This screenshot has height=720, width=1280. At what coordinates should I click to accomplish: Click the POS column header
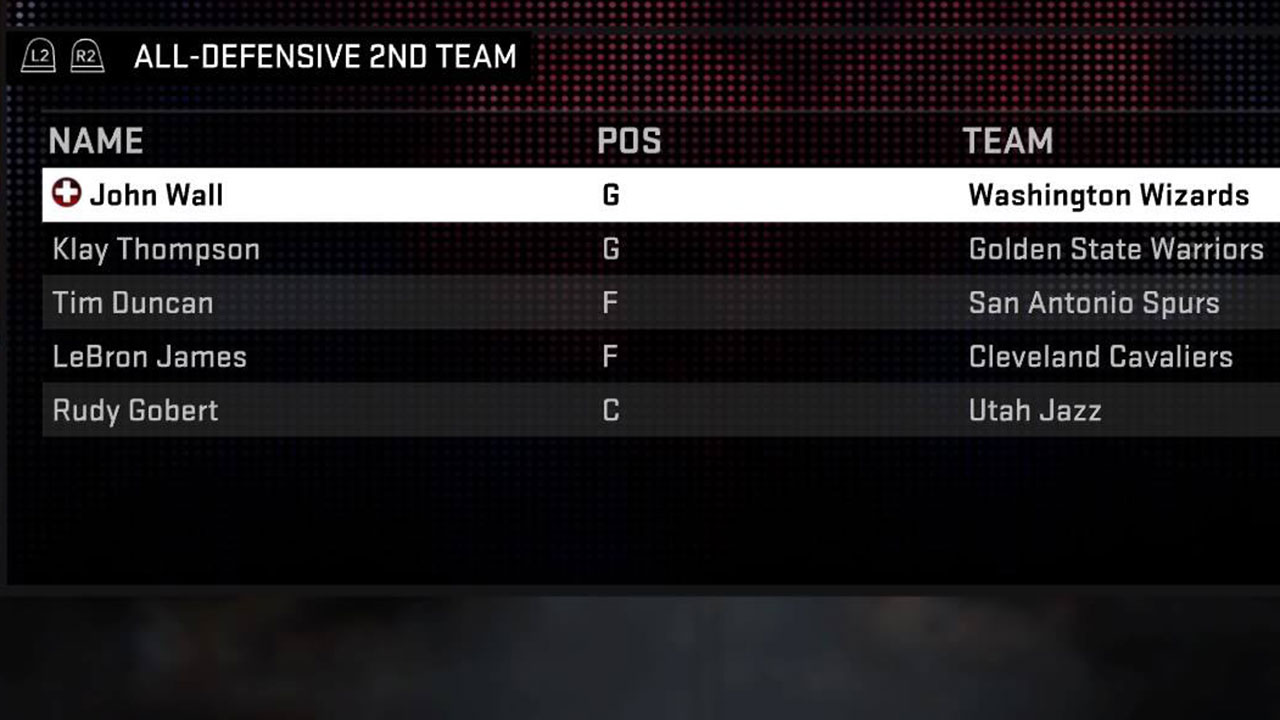point(628,141)
